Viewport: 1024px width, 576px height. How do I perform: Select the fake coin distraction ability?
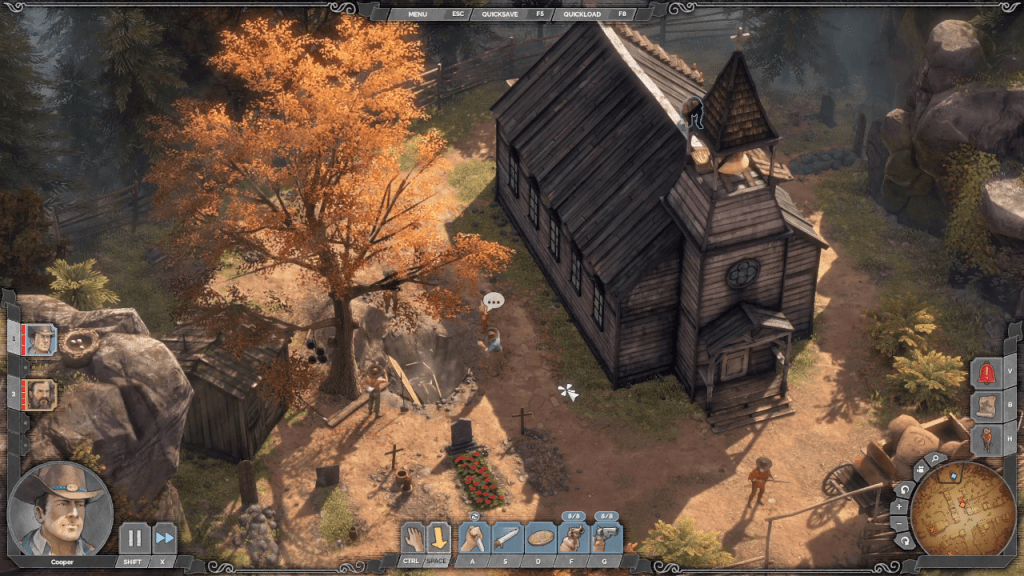pos(540,539)
